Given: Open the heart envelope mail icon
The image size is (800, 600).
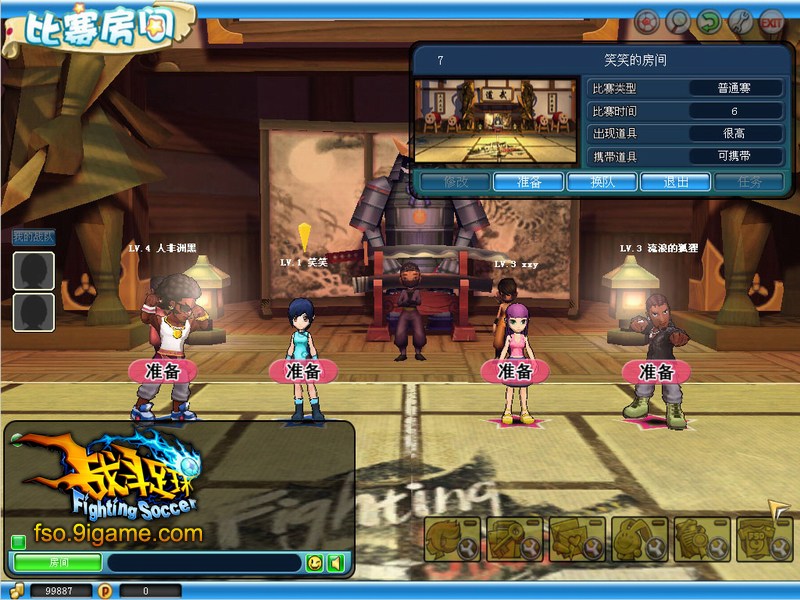Looking at the screenshot, I should point(577,540).
